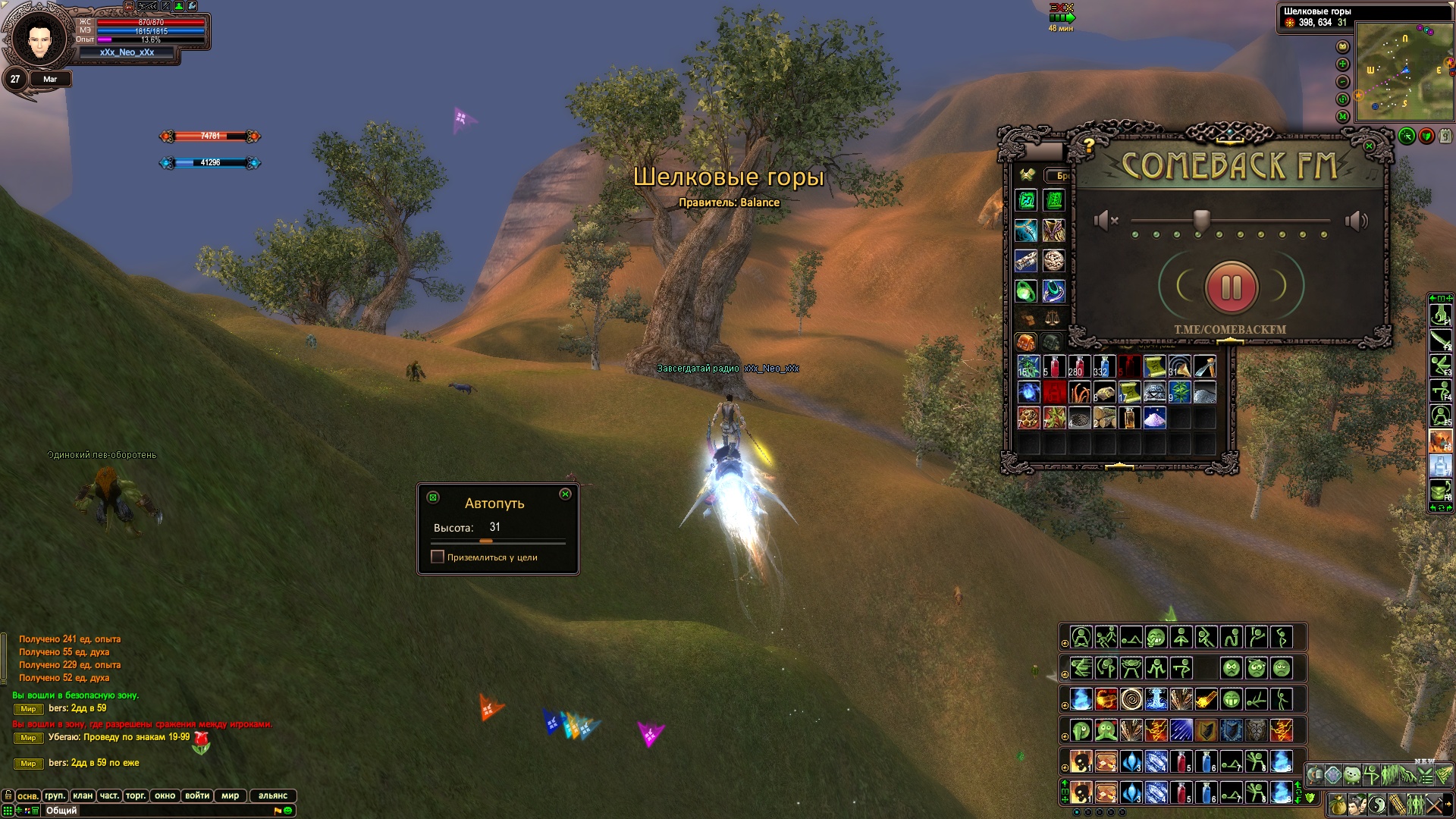Tick the "Приземлиться у цели" checkbox
The width and height of the screenshot is (1456, 819).
pos(438,557)
